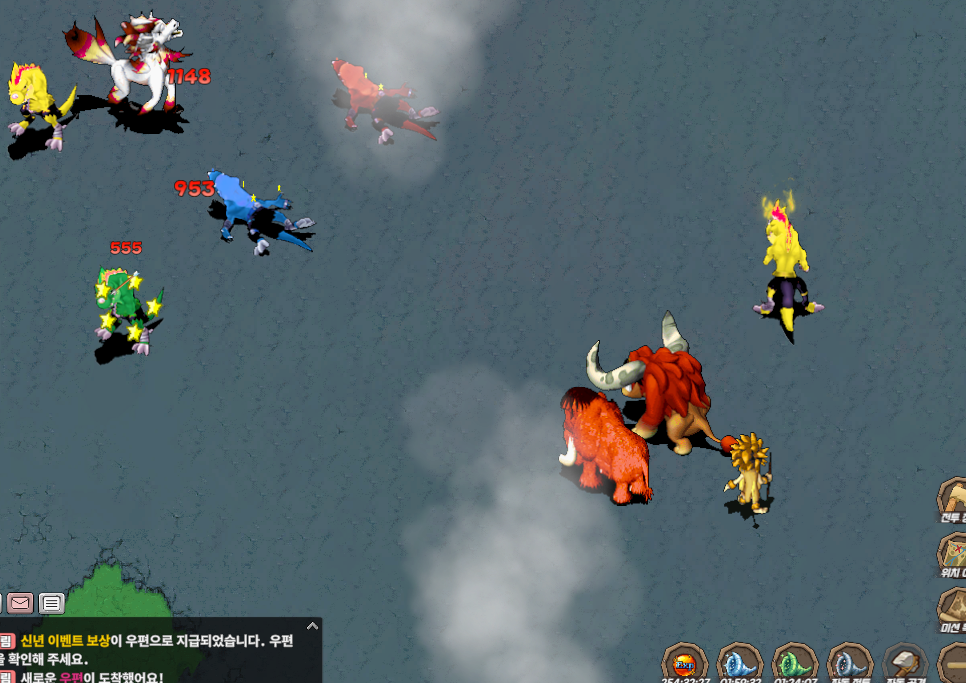Select the blue horn buff icon
The height and width of the screenshot is (683, 966).
(x=740, y=664)
